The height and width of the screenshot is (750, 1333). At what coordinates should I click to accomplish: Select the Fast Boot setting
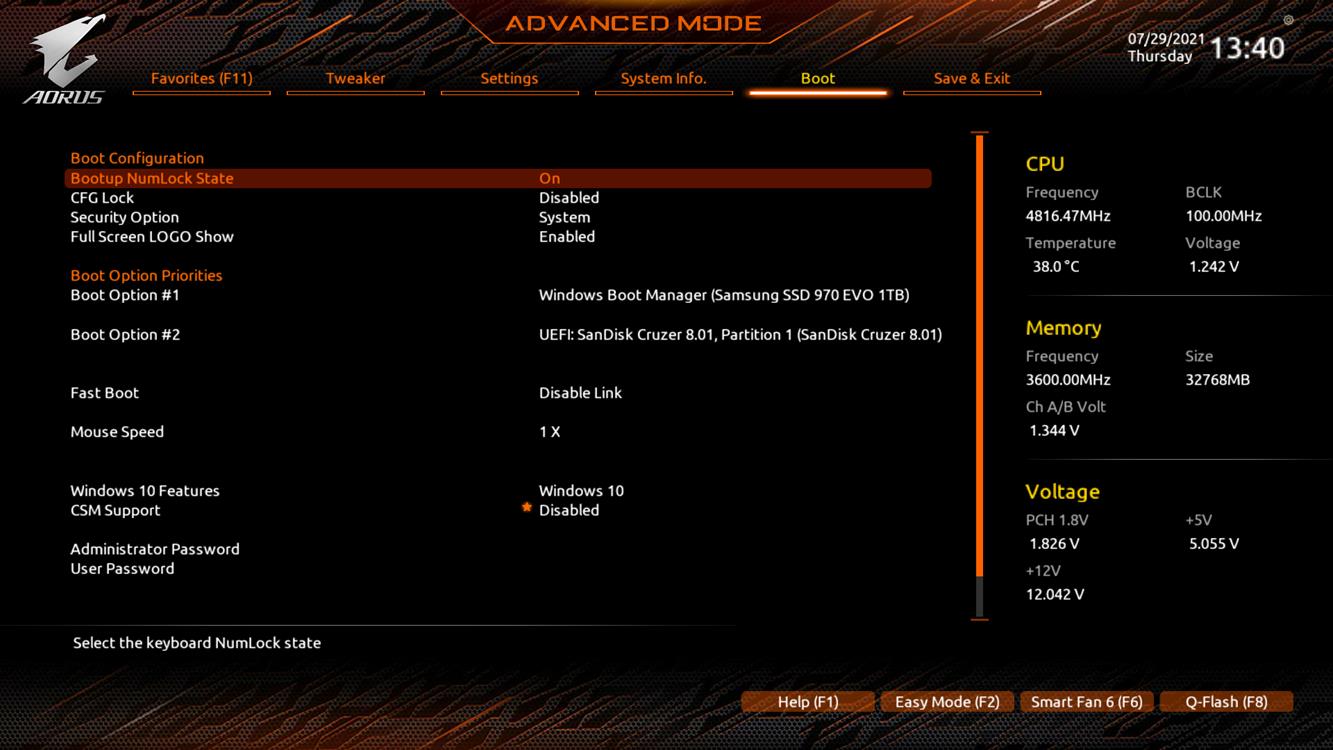(105, 393)
